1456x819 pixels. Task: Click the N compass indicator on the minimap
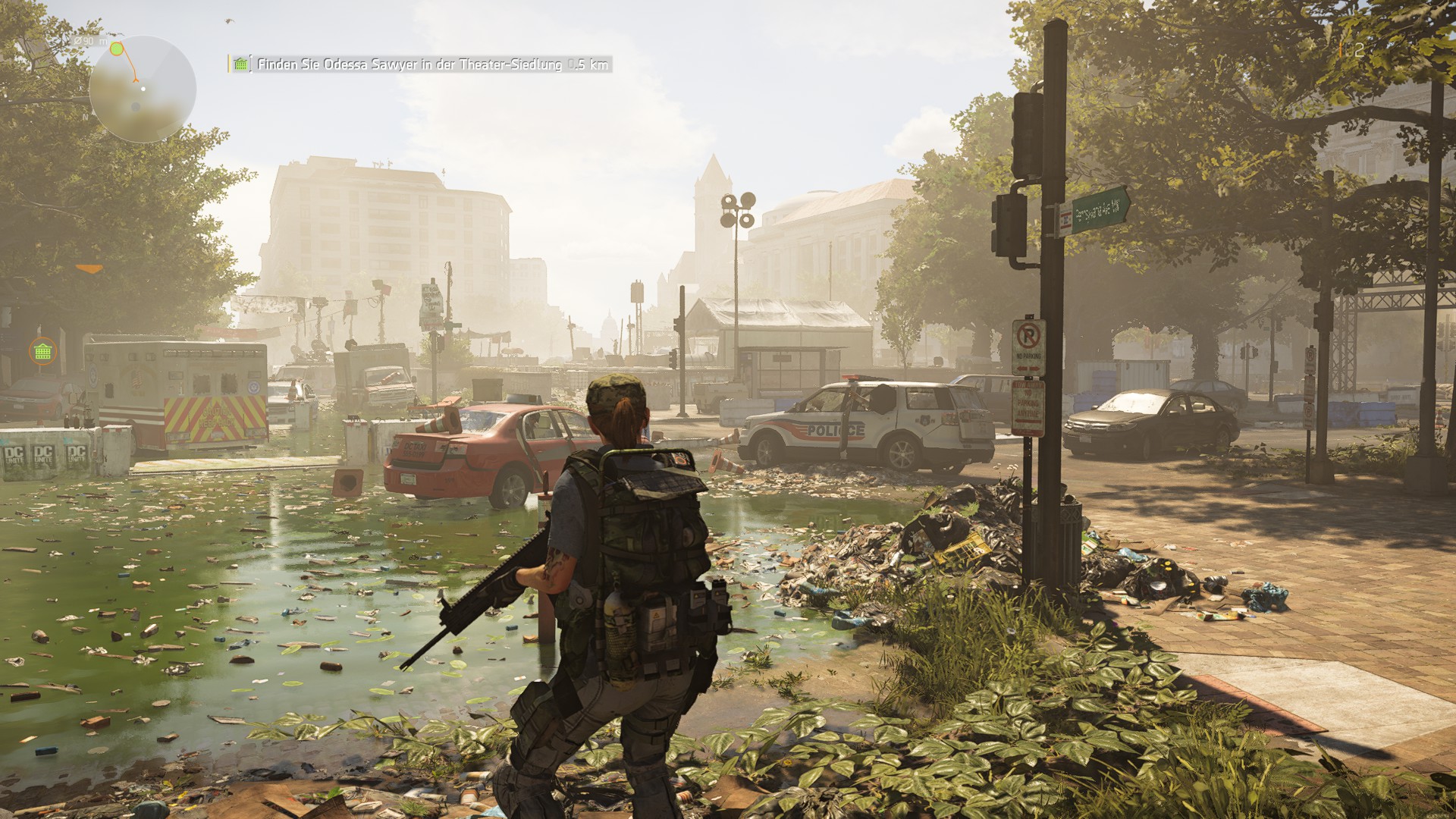86,116
